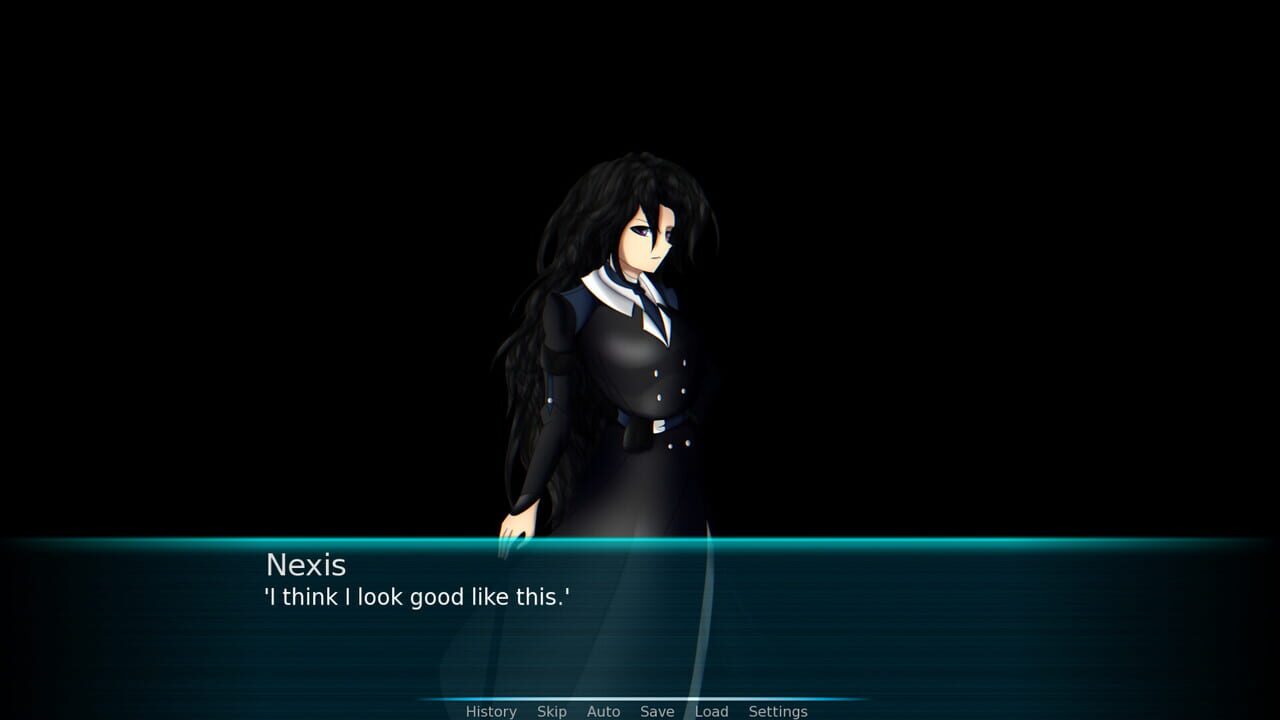The height and width of the screenshot is (720, 1280).
Task: Enable Skip mode to fast-forward dialogue
Action: point(551,711)
